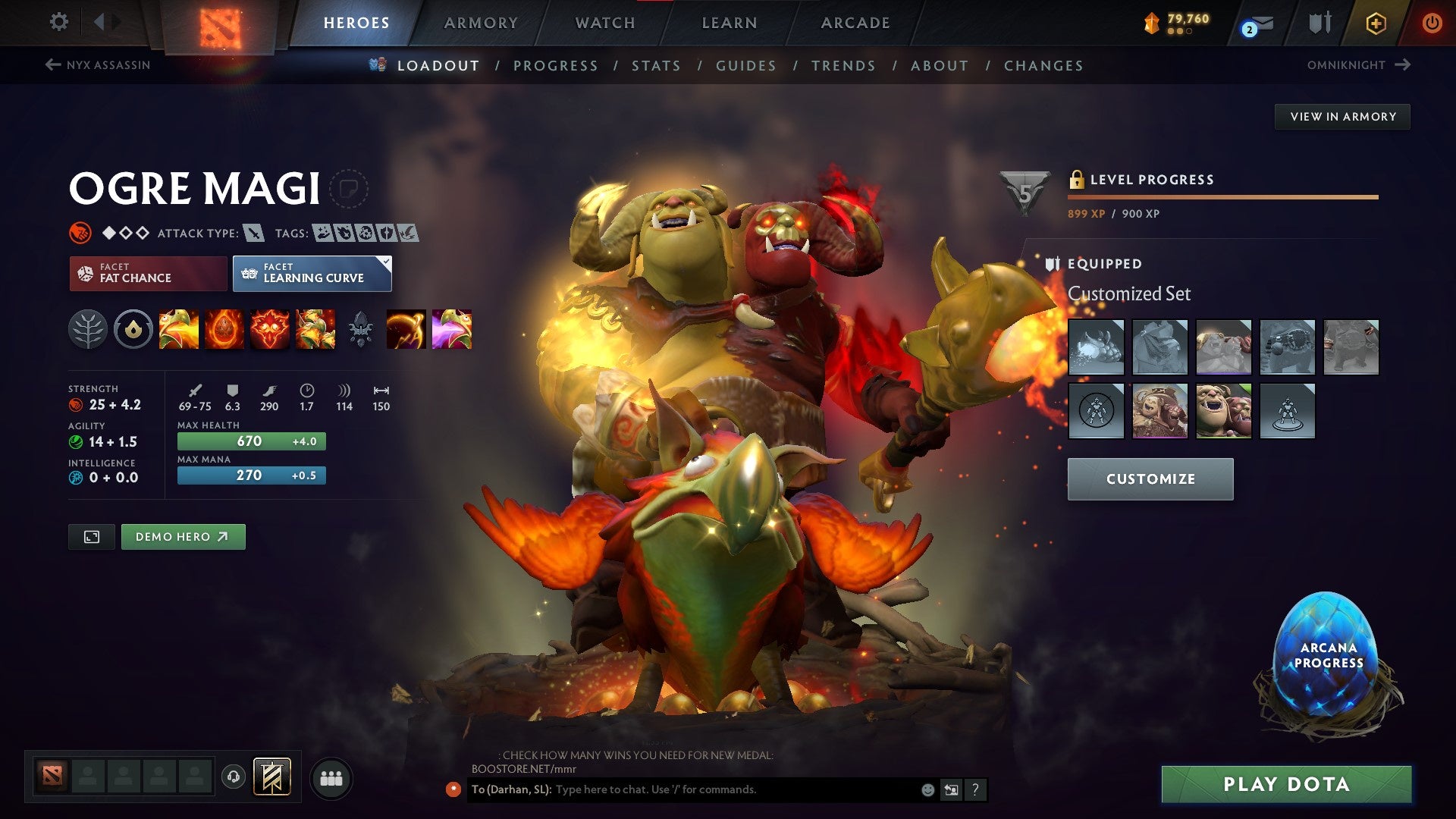
Task: Open notifications mail icon with badge 2
Action: 1263,23
